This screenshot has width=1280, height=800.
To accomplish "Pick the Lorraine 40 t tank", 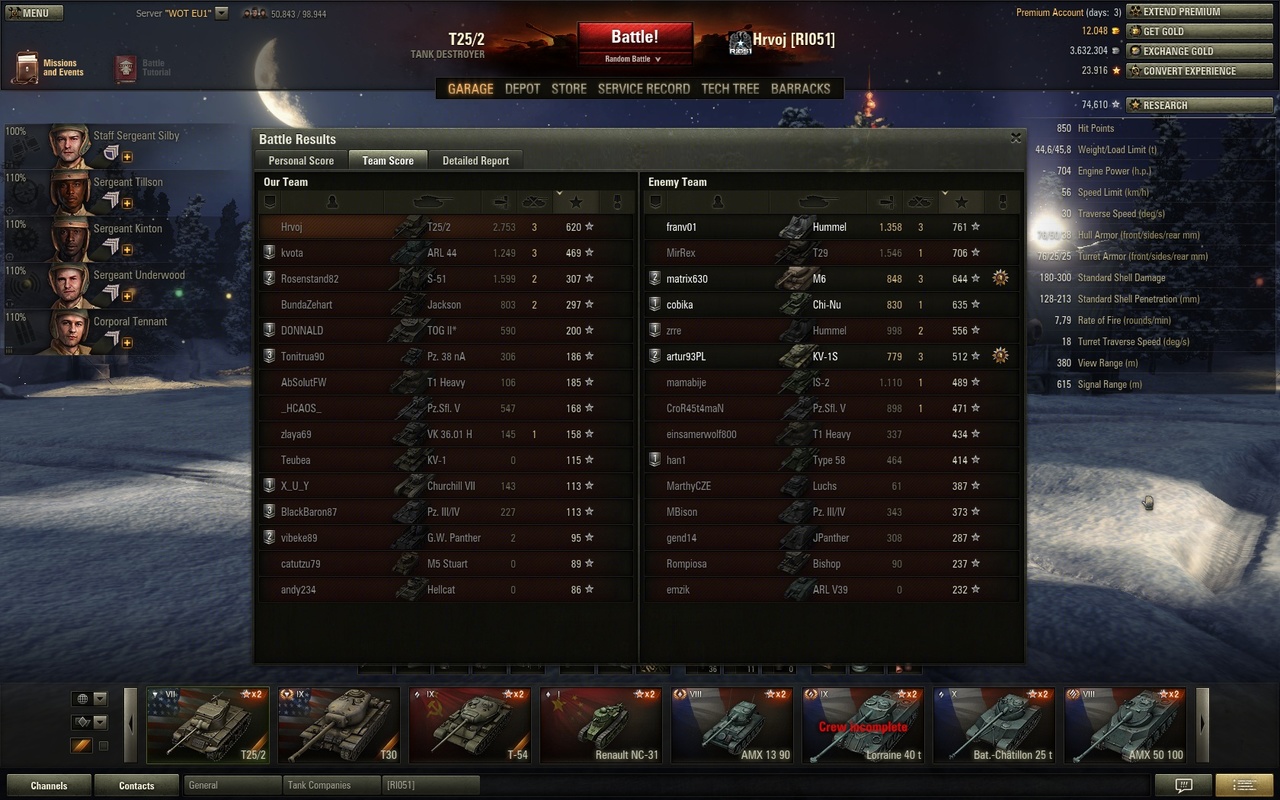I will (x=862, y=725).
